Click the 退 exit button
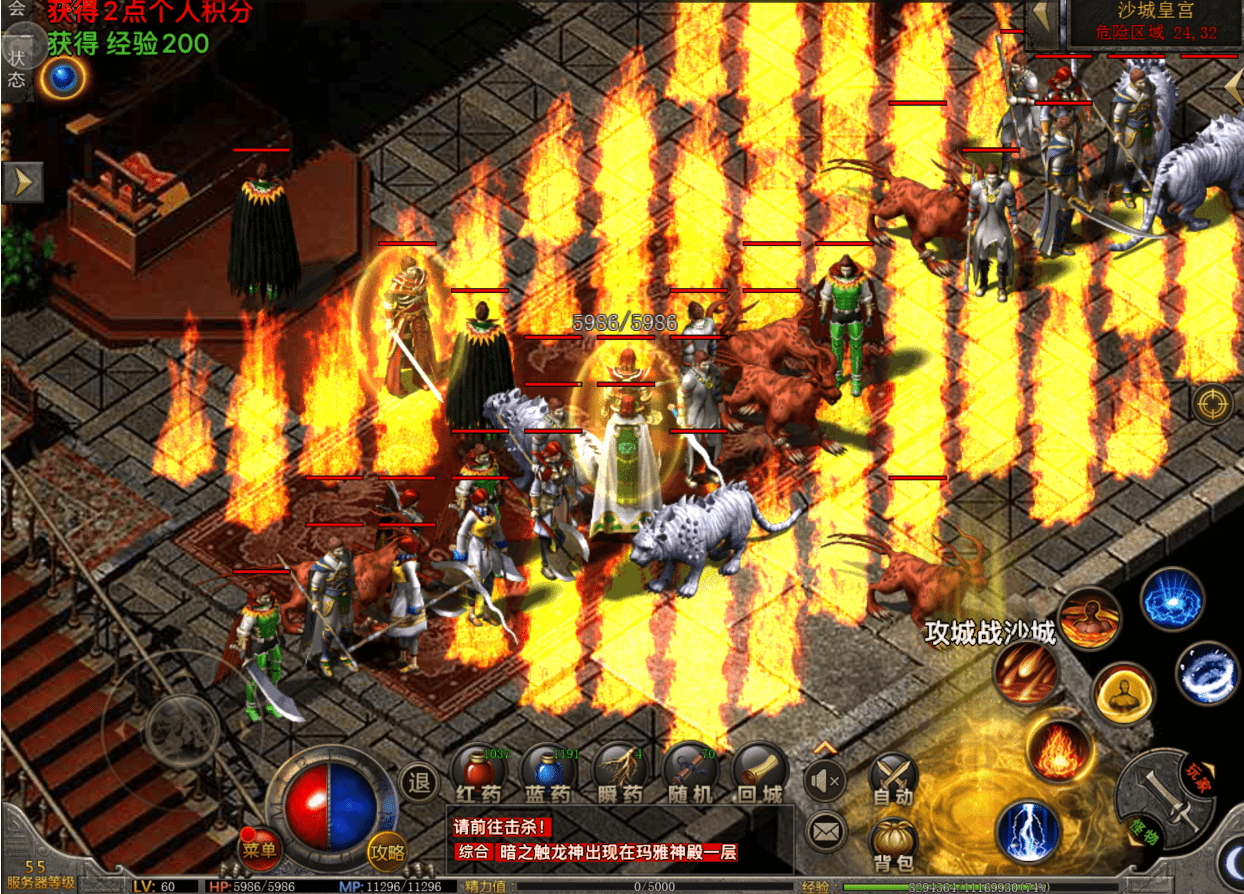 (x=420, y=783)
